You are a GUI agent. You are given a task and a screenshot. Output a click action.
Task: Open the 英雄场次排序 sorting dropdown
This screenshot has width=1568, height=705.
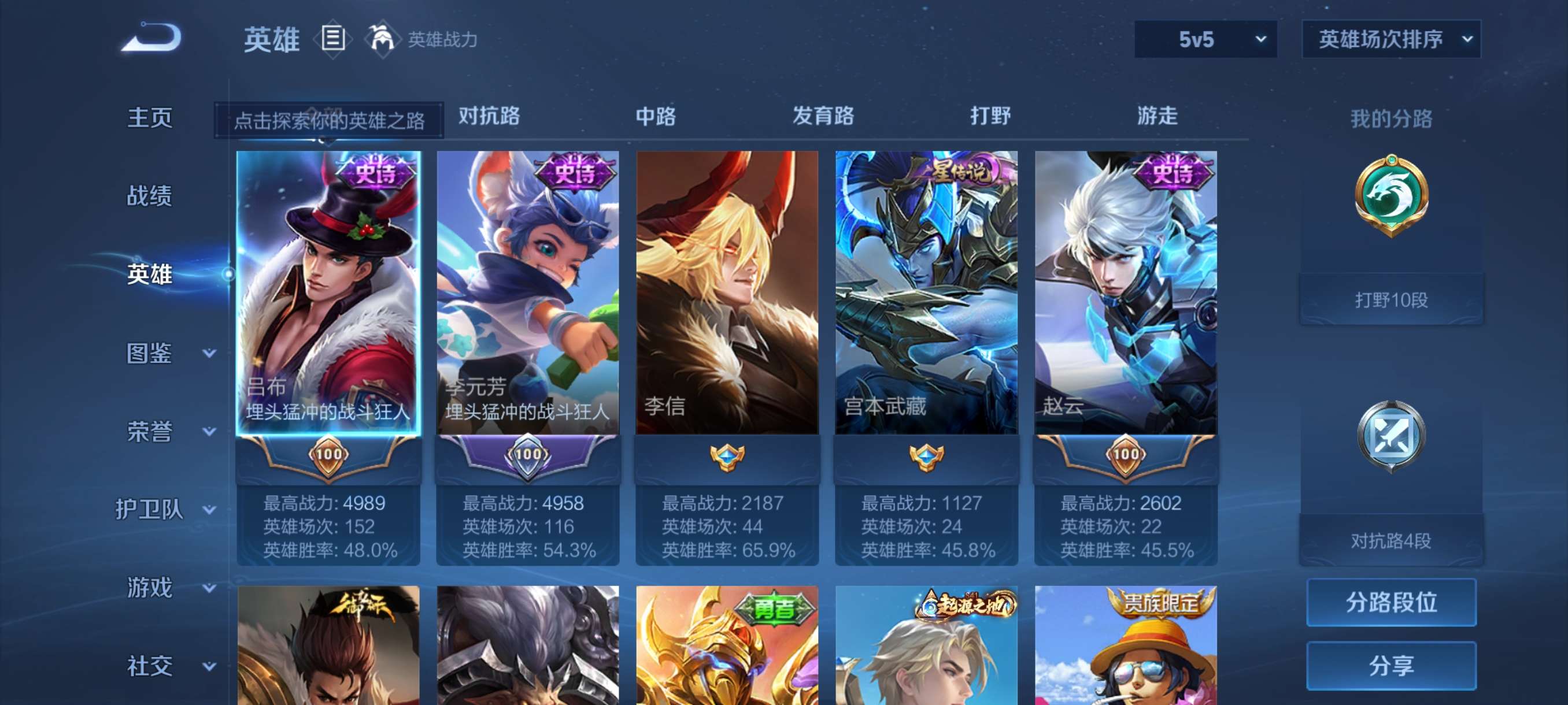[x=1390, y=39]
